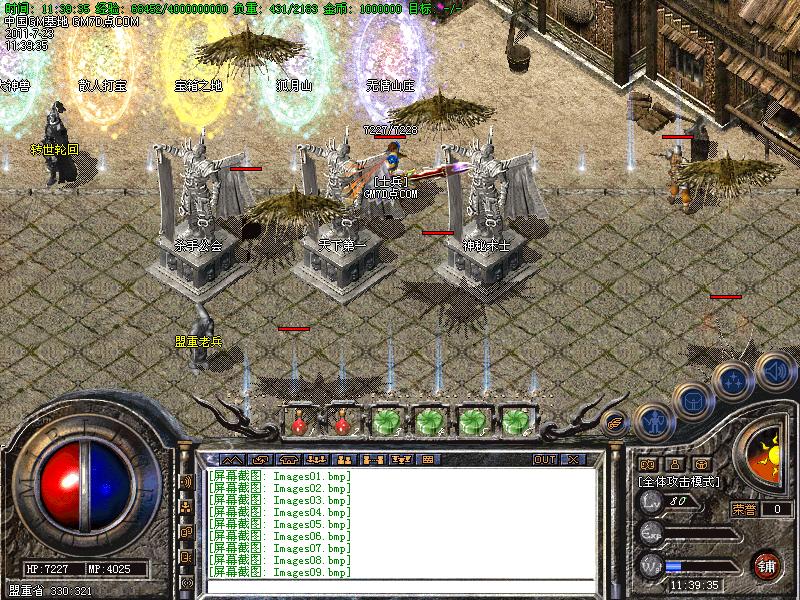This screenshot has width=800, height=600.
Task: Click the people-hierarchy icon left of chat
Action: point(186,507)
